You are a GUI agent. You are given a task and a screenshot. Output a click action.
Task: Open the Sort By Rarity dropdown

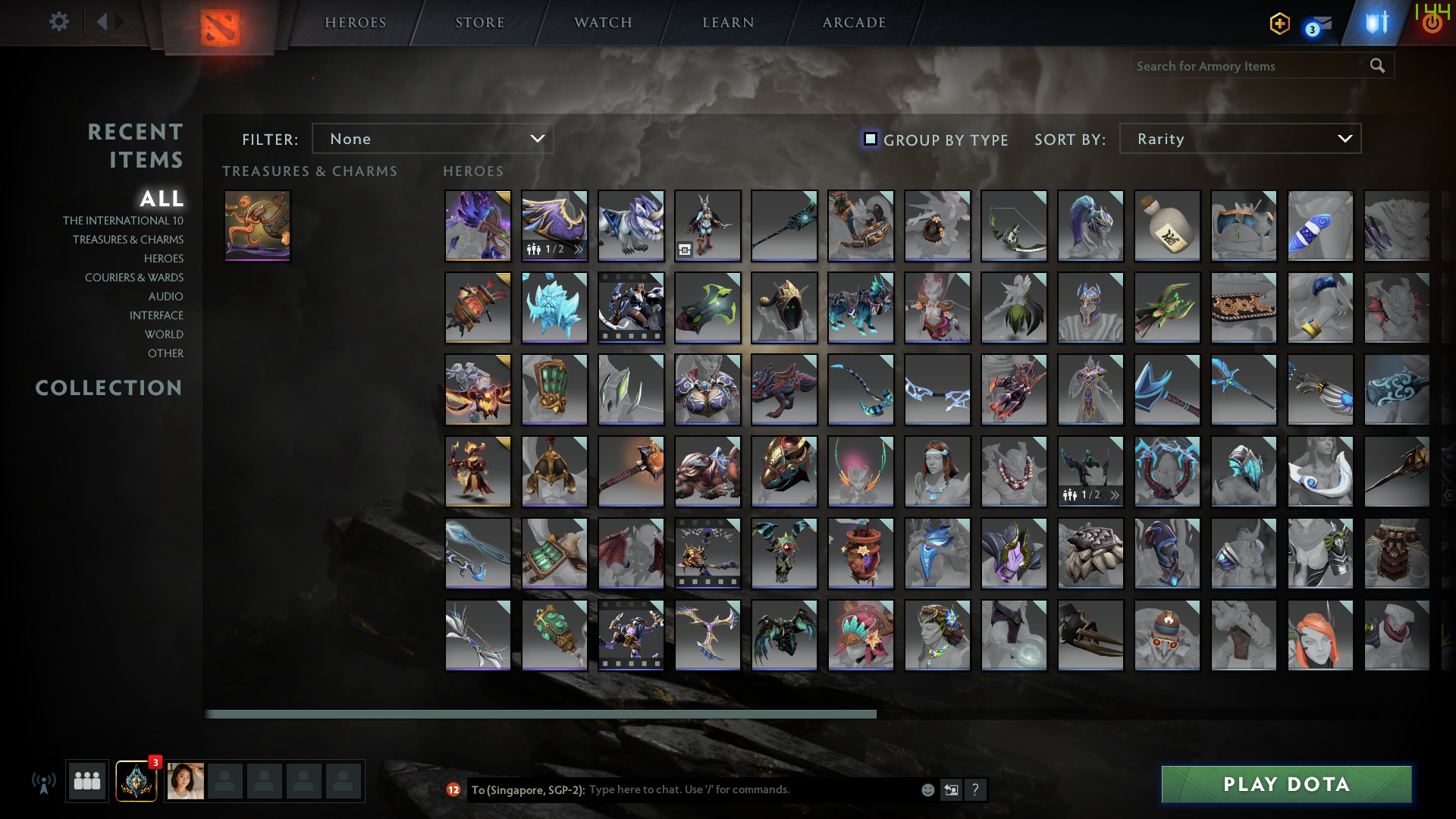coord(1239,139)
